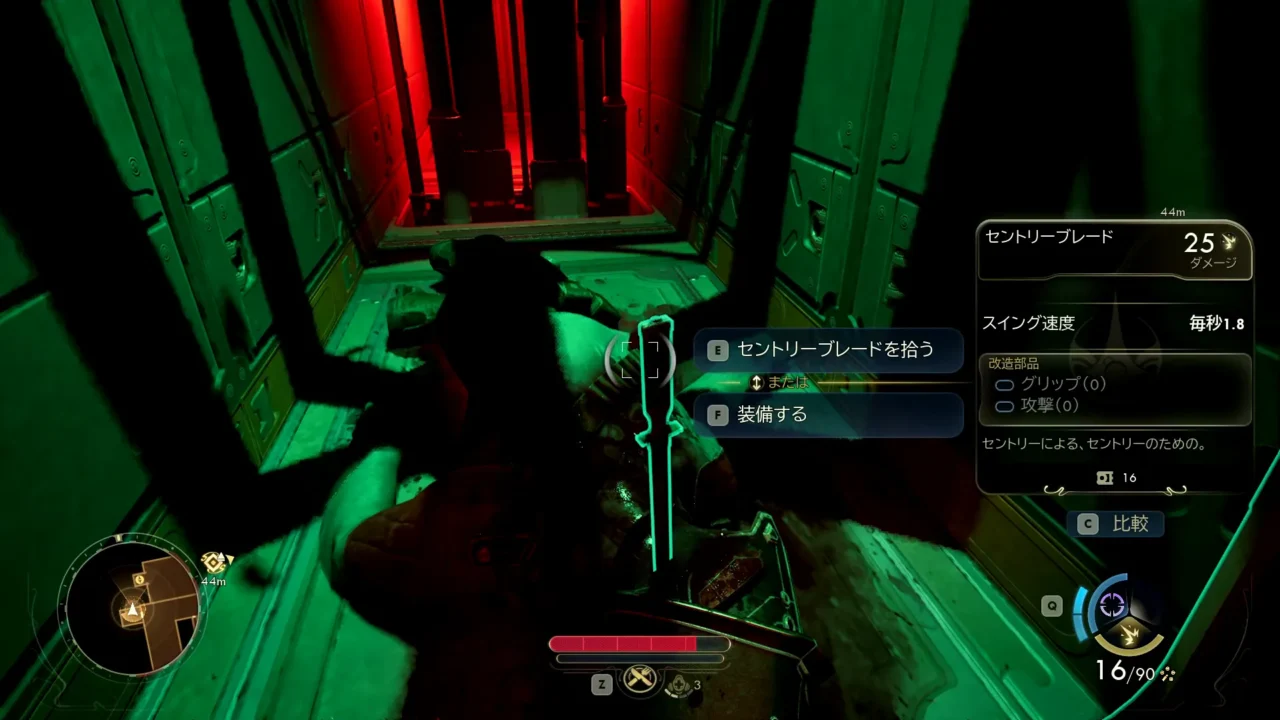Select the quest objective marker beside the minimap

pyautogui.click(x=213, y=563)
